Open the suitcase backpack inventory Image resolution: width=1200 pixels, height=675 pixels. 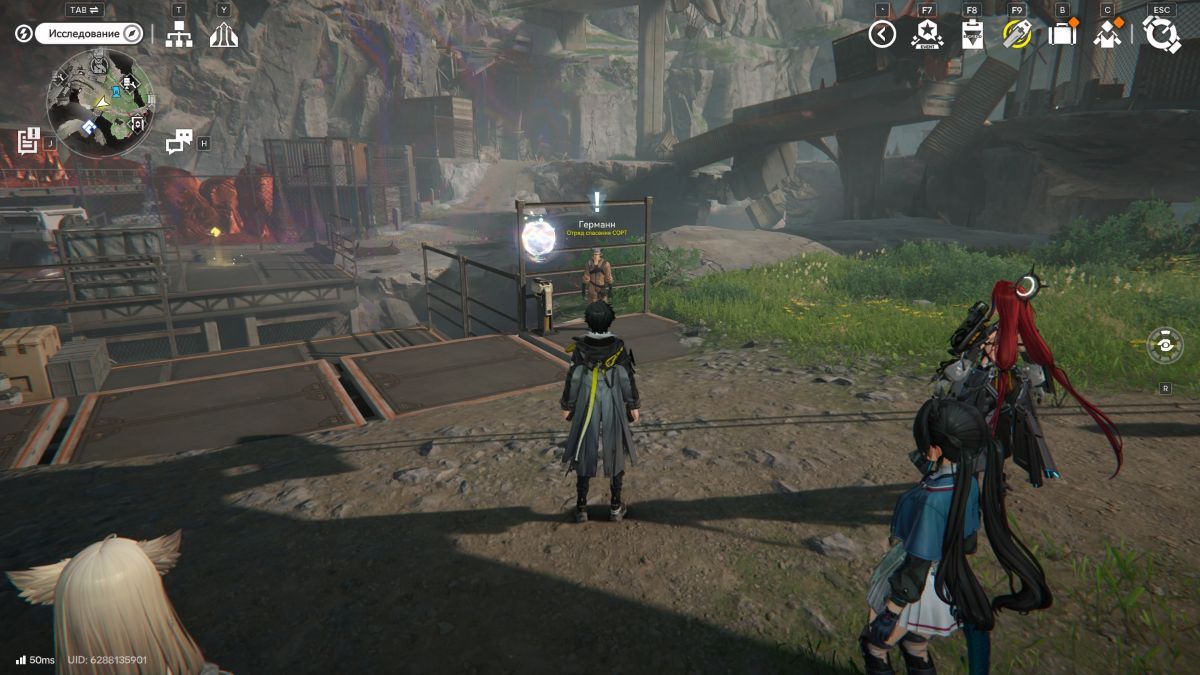(x=1062, y=34)
